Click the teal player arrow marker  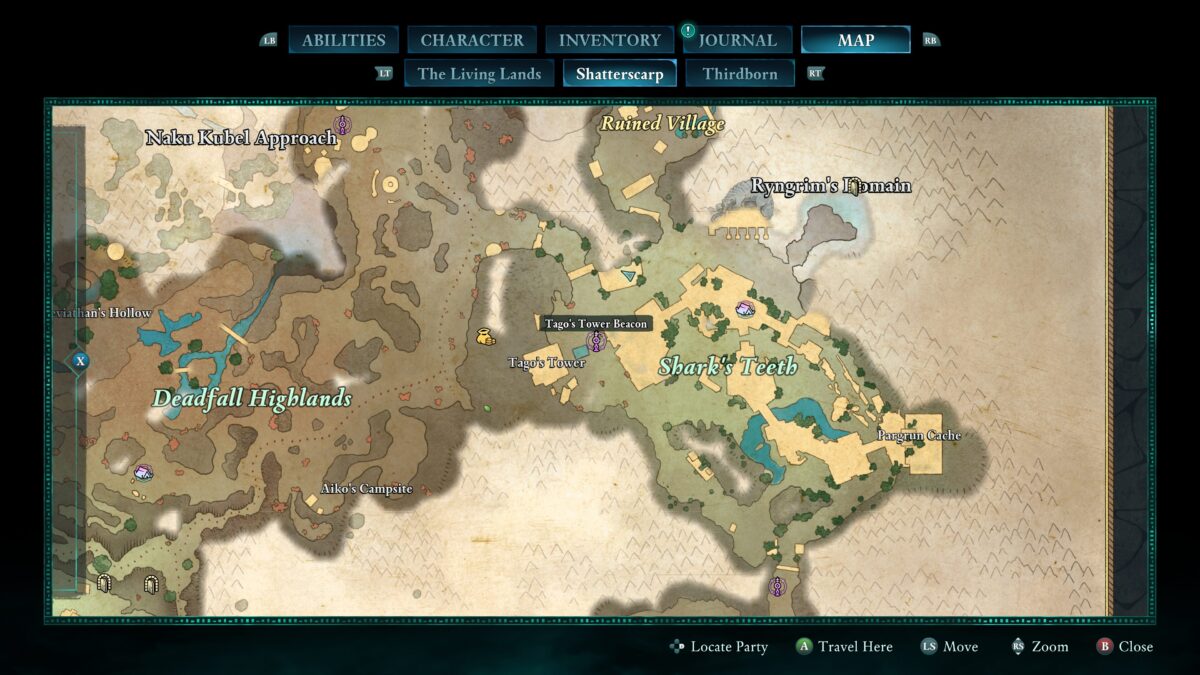(627, 274)
